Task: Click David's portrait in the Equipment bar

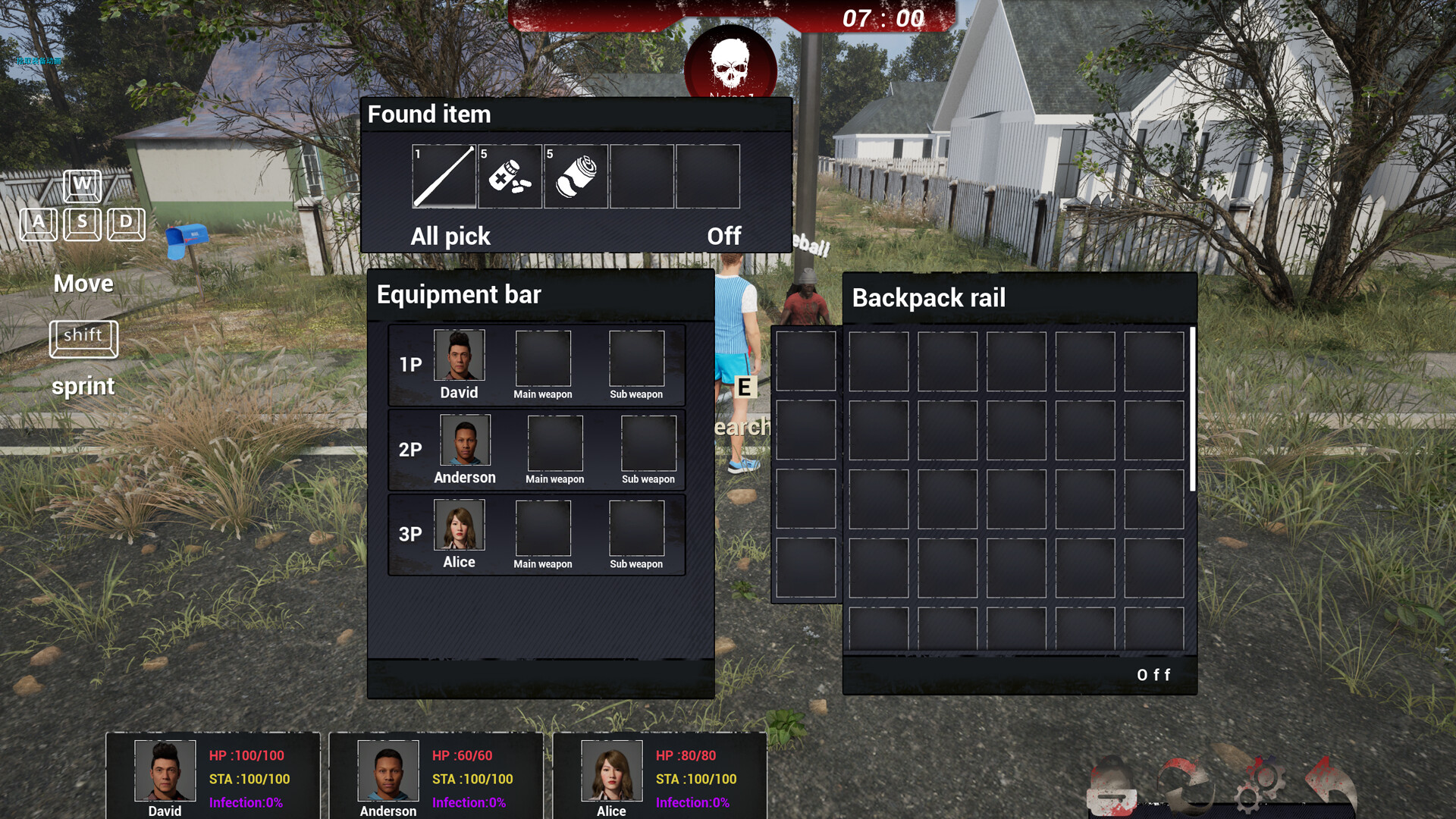Action: tap(458, 356)
